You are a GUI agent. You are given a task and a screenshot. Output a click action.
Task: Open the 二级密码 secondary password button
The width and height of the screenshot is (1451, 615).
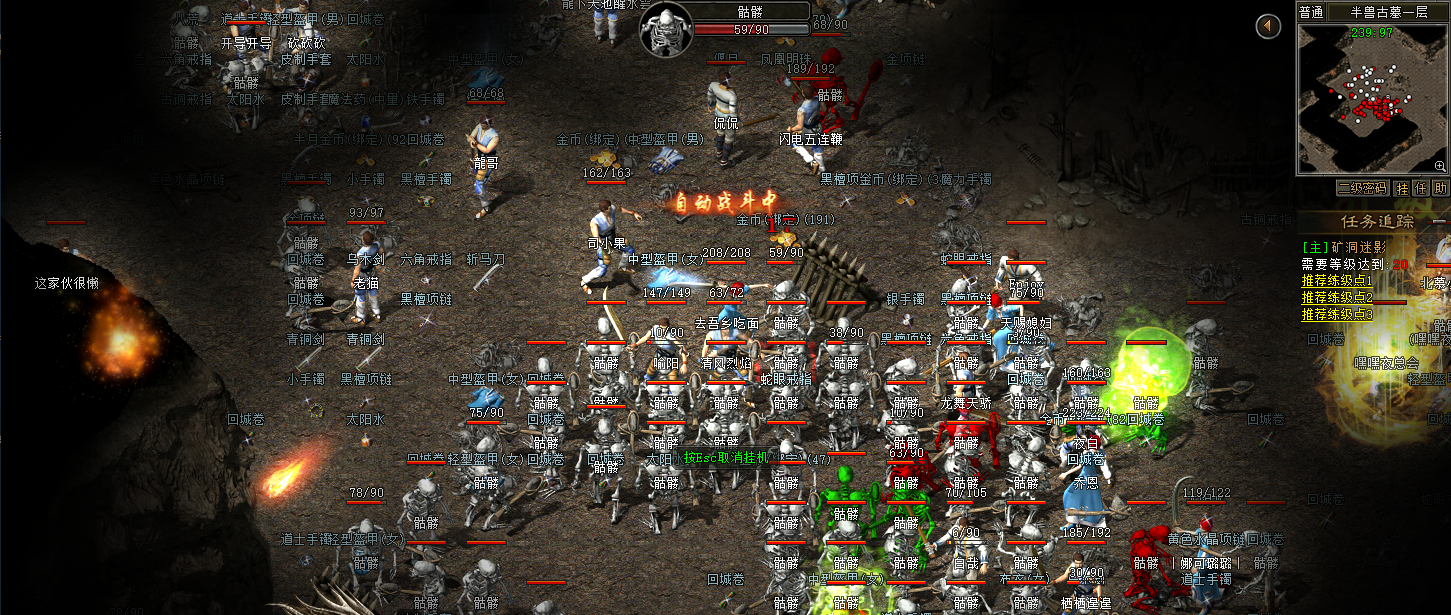[x=1362, y=188]
